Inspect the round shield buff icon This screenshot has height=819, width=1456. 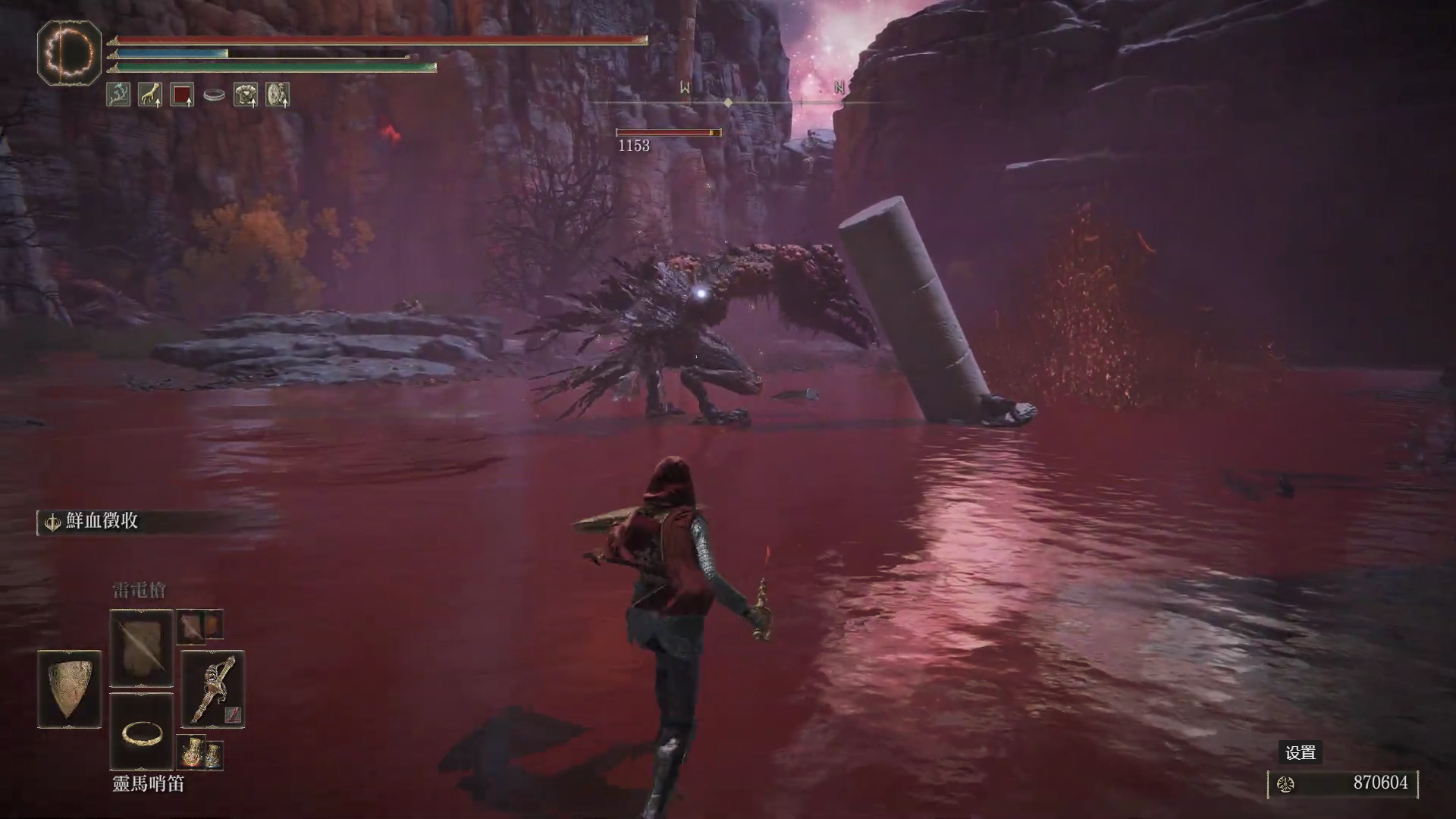[x=278, y=95]
